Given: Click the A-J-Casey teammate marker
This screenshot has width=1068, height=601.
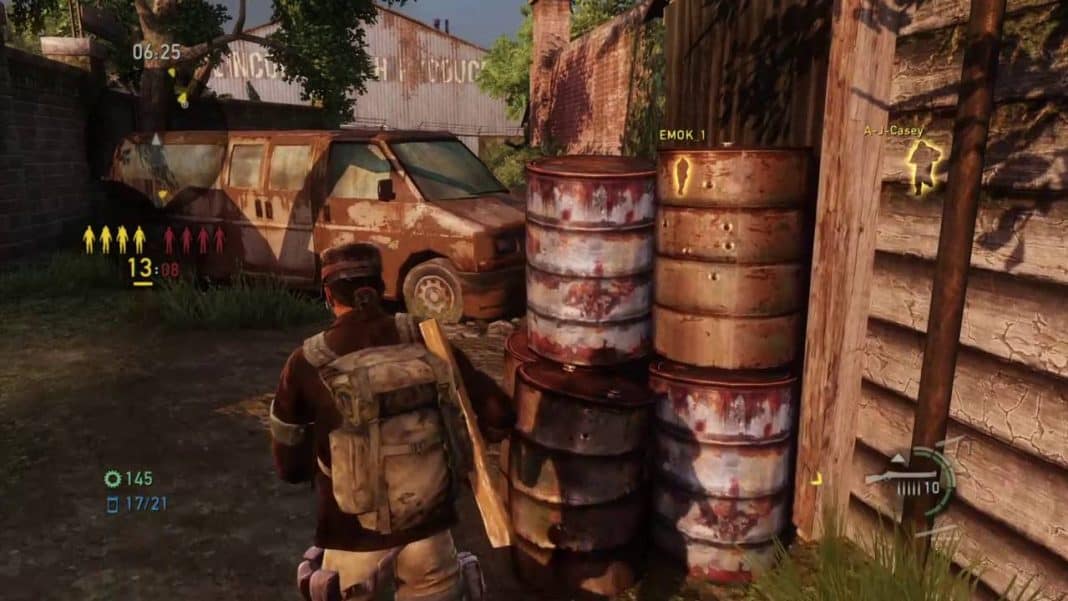Looking at the screenshot, I should [x=923, y=163].
